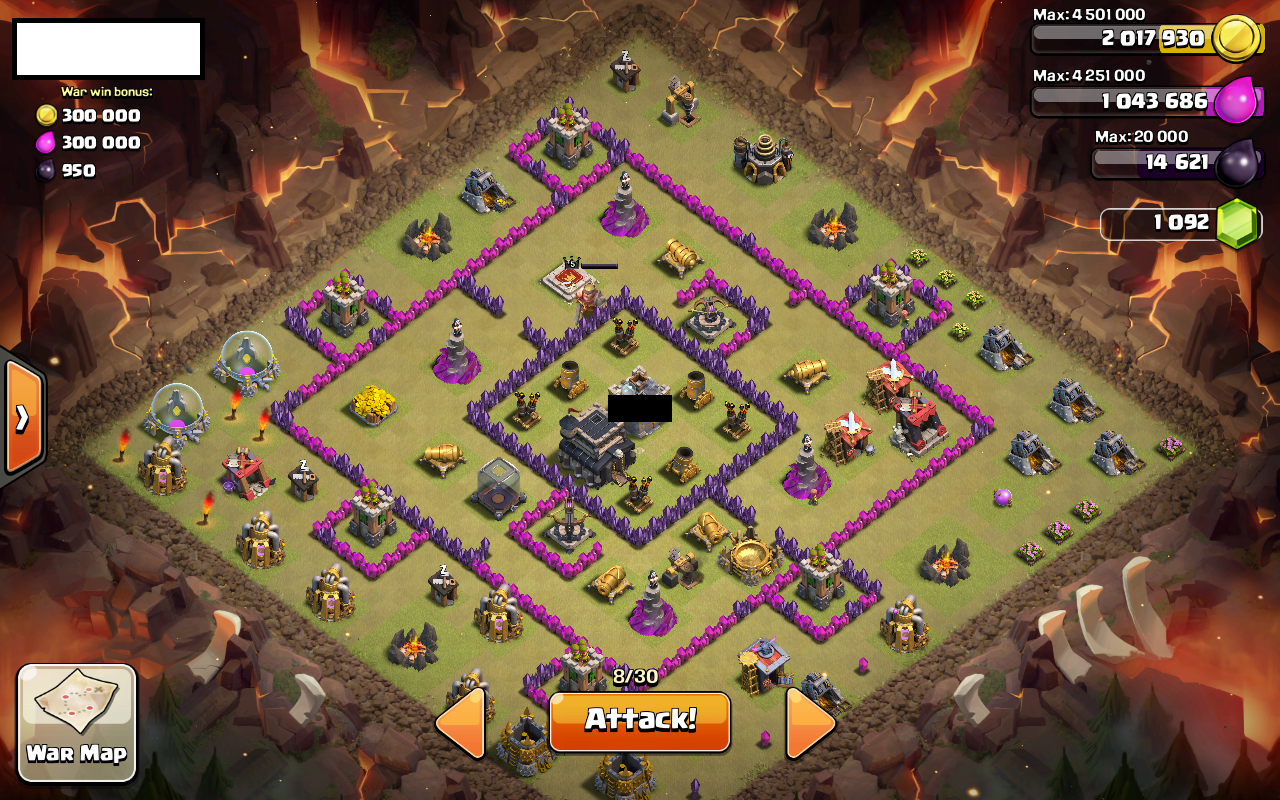Click the dark elixir capacity bar showing 14 621
Viewport: 1280px width, 800px height.
pyautogui.click(x=1177, y=162)
